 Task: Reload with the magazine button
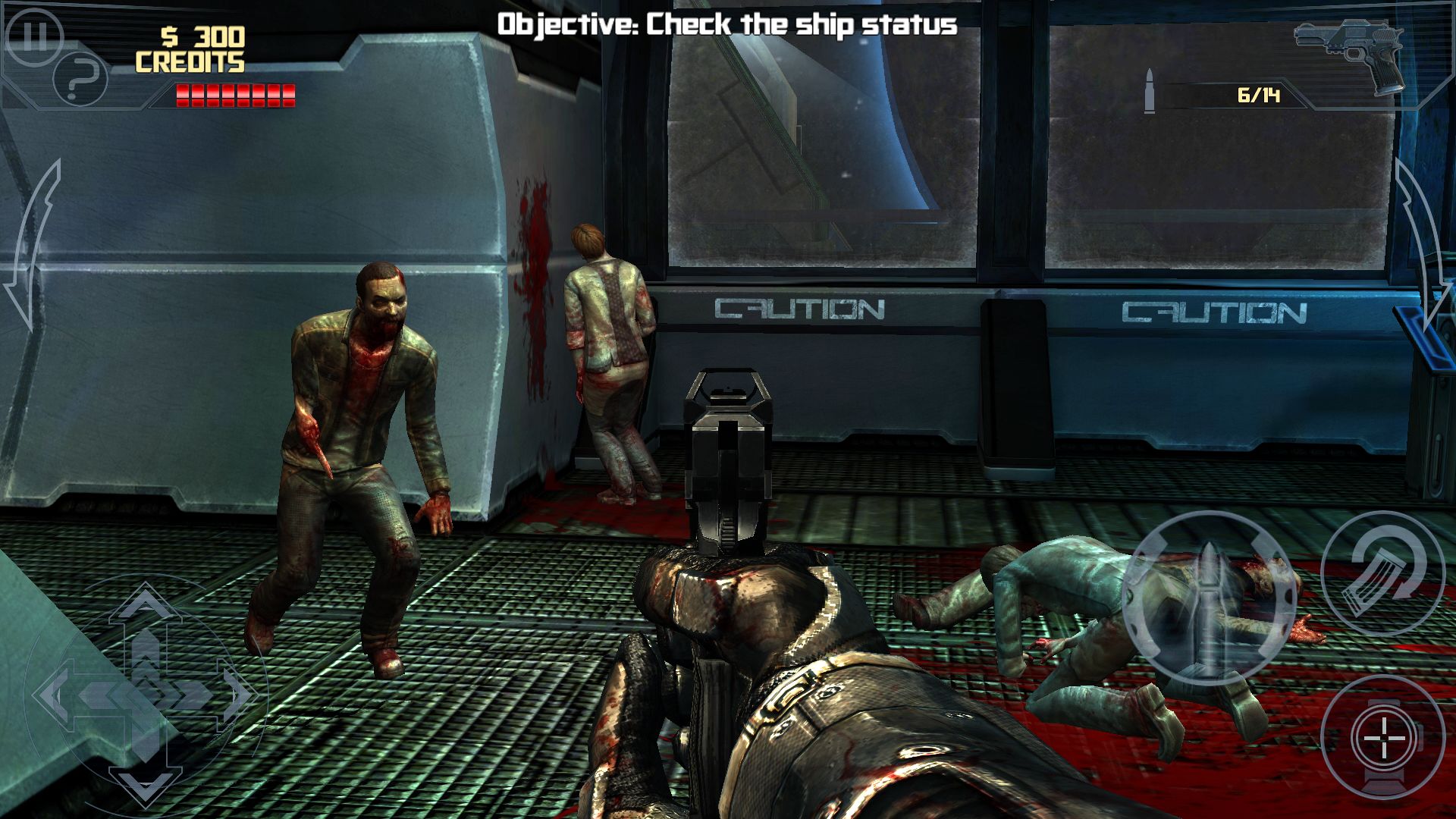1382,574
